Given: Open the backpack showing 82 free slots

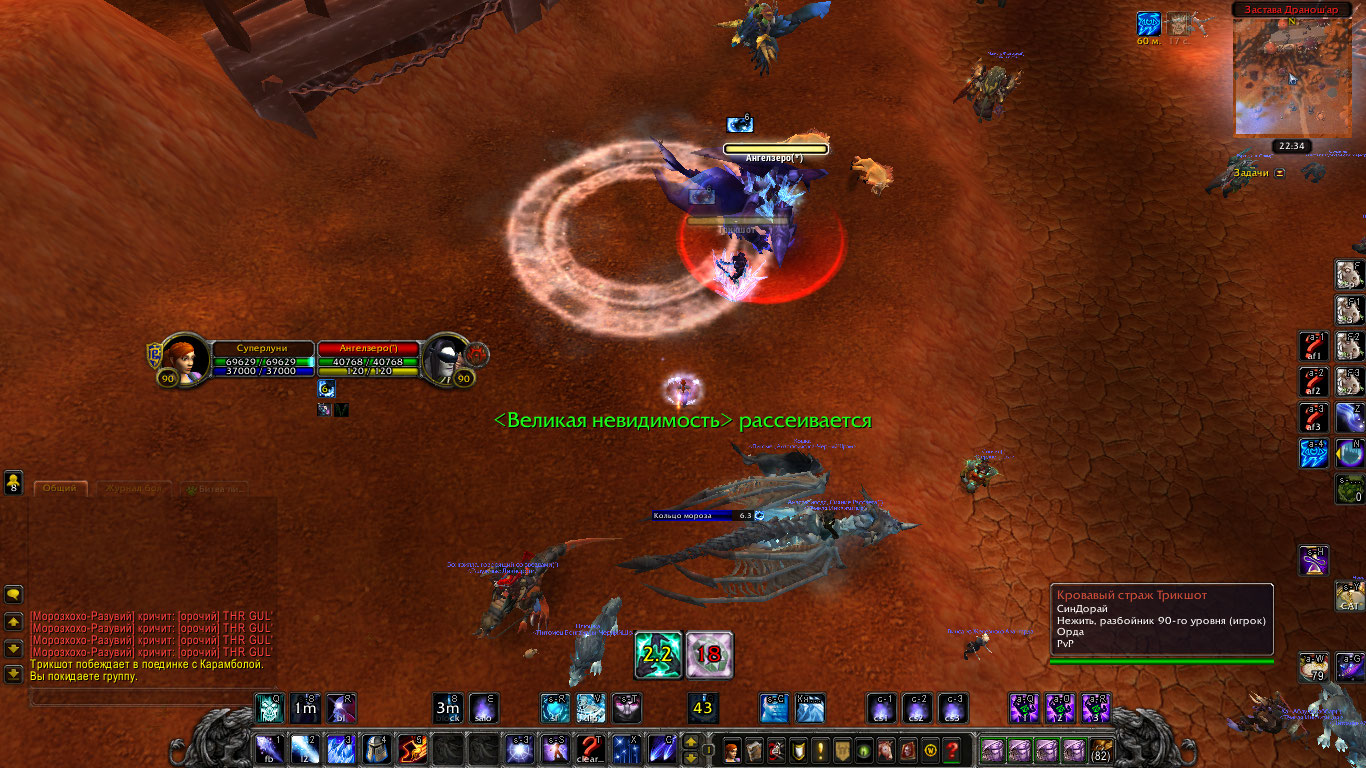Looking at the screenshot, I should click(x=1101, y=749).
